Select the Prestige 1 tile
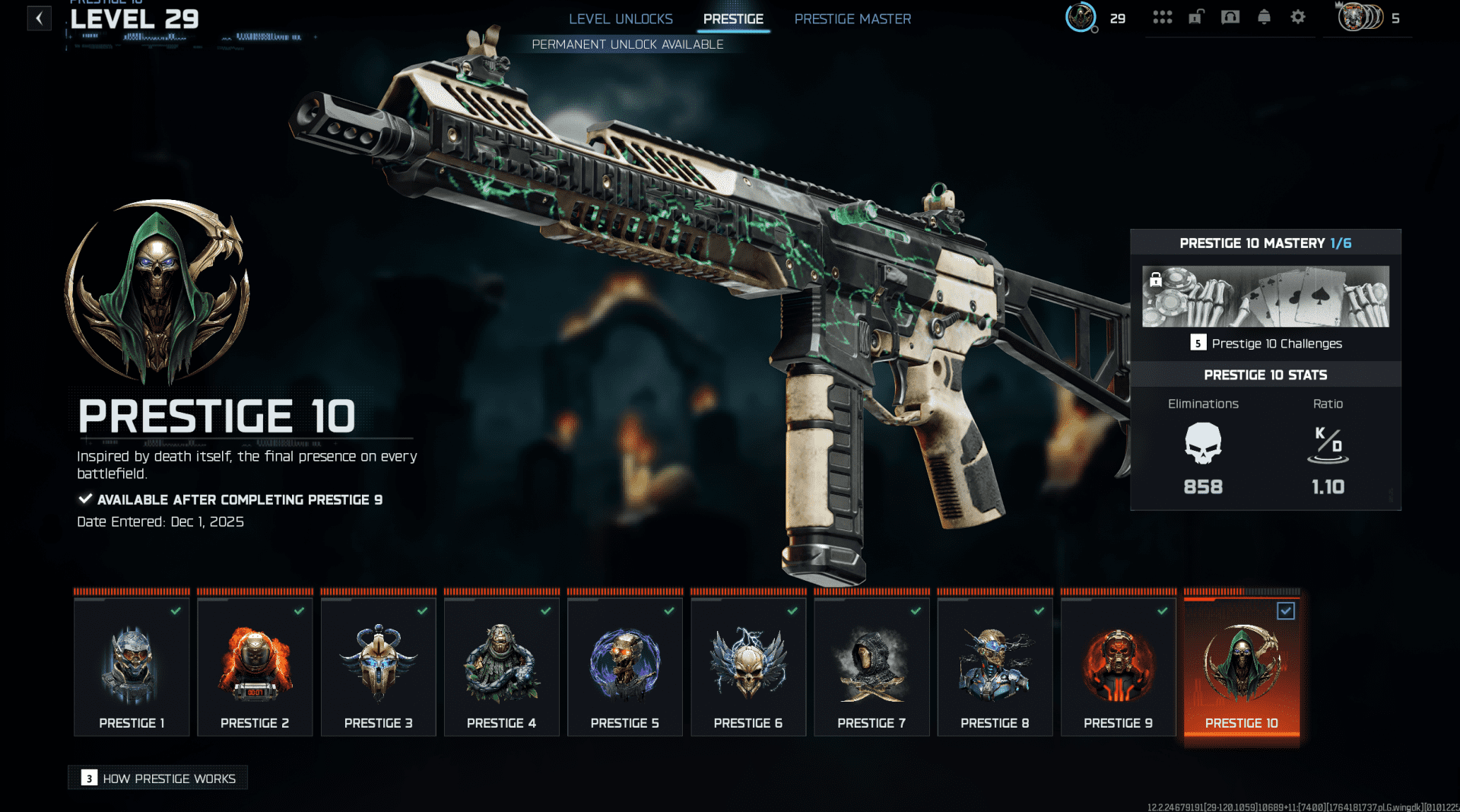 point(132,667)
